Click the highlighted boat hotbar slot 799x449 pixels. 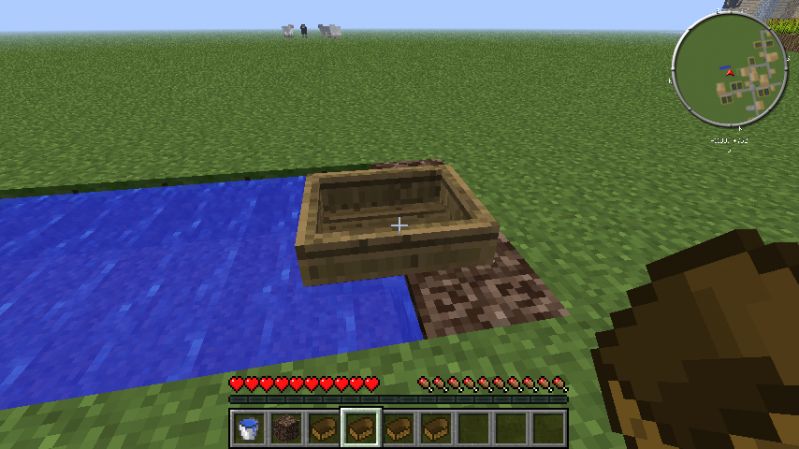pos(360,428)
